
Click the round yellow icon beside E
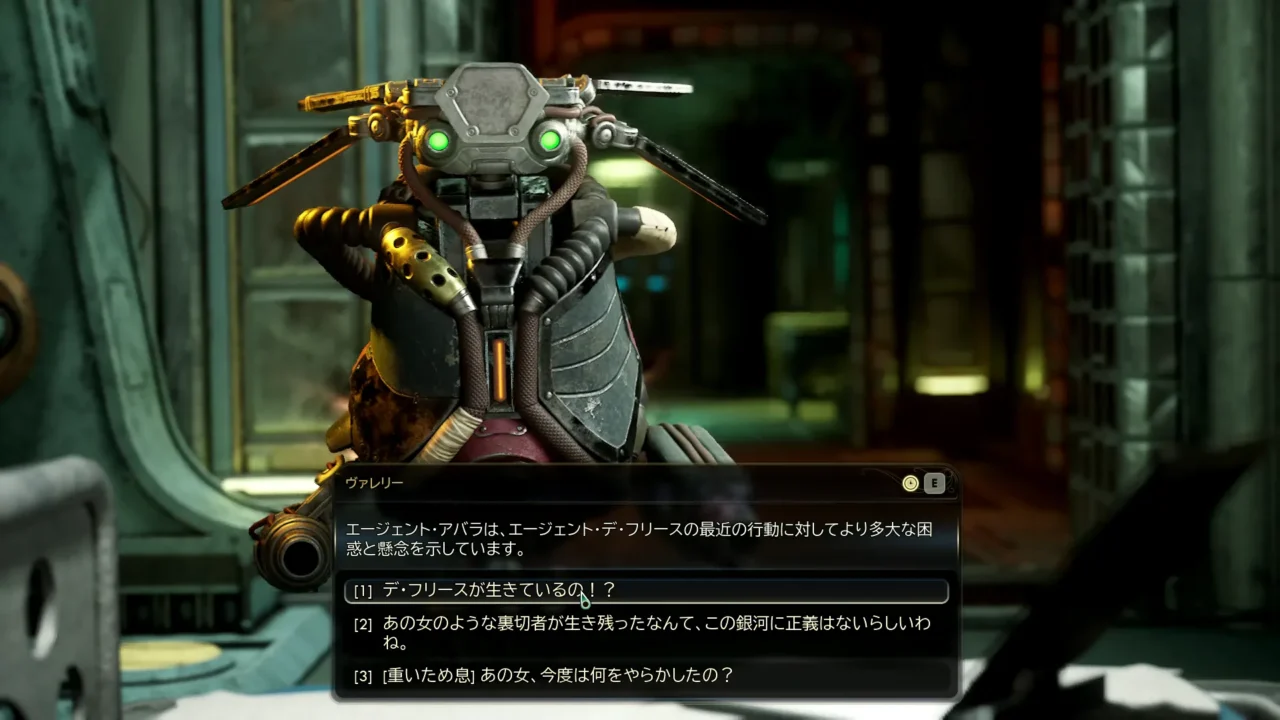(x=910, y=483)
